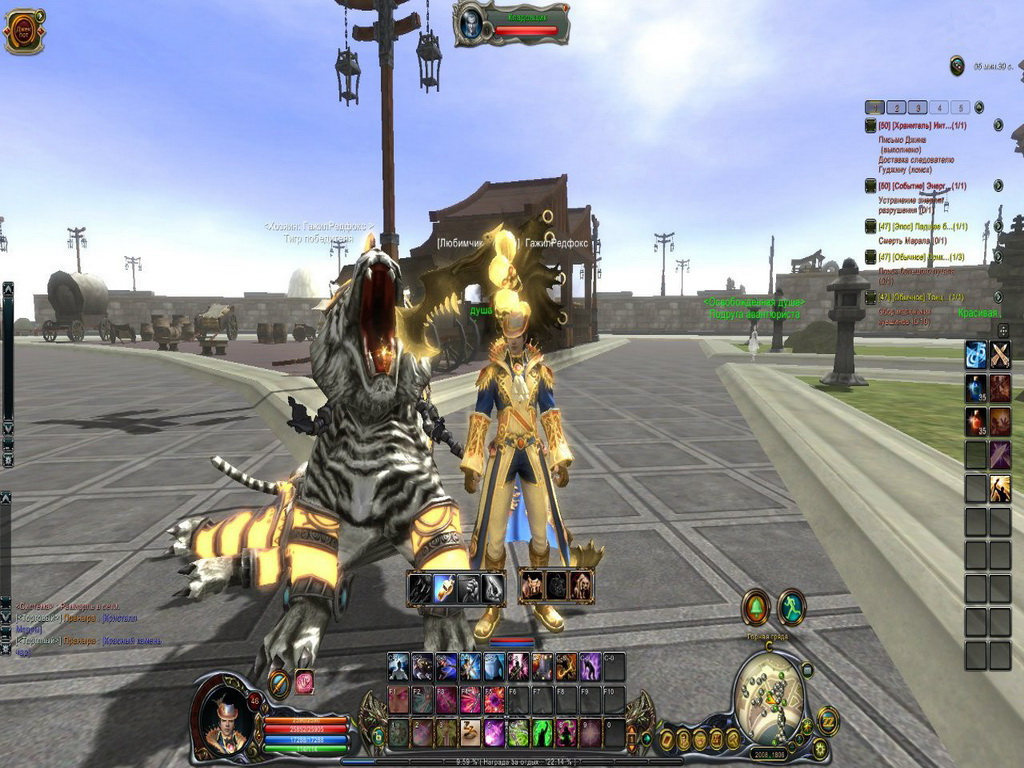Click the pink spiral buff icon near portrait
This screenshot has height=768, width=1024.
point(304,682)
